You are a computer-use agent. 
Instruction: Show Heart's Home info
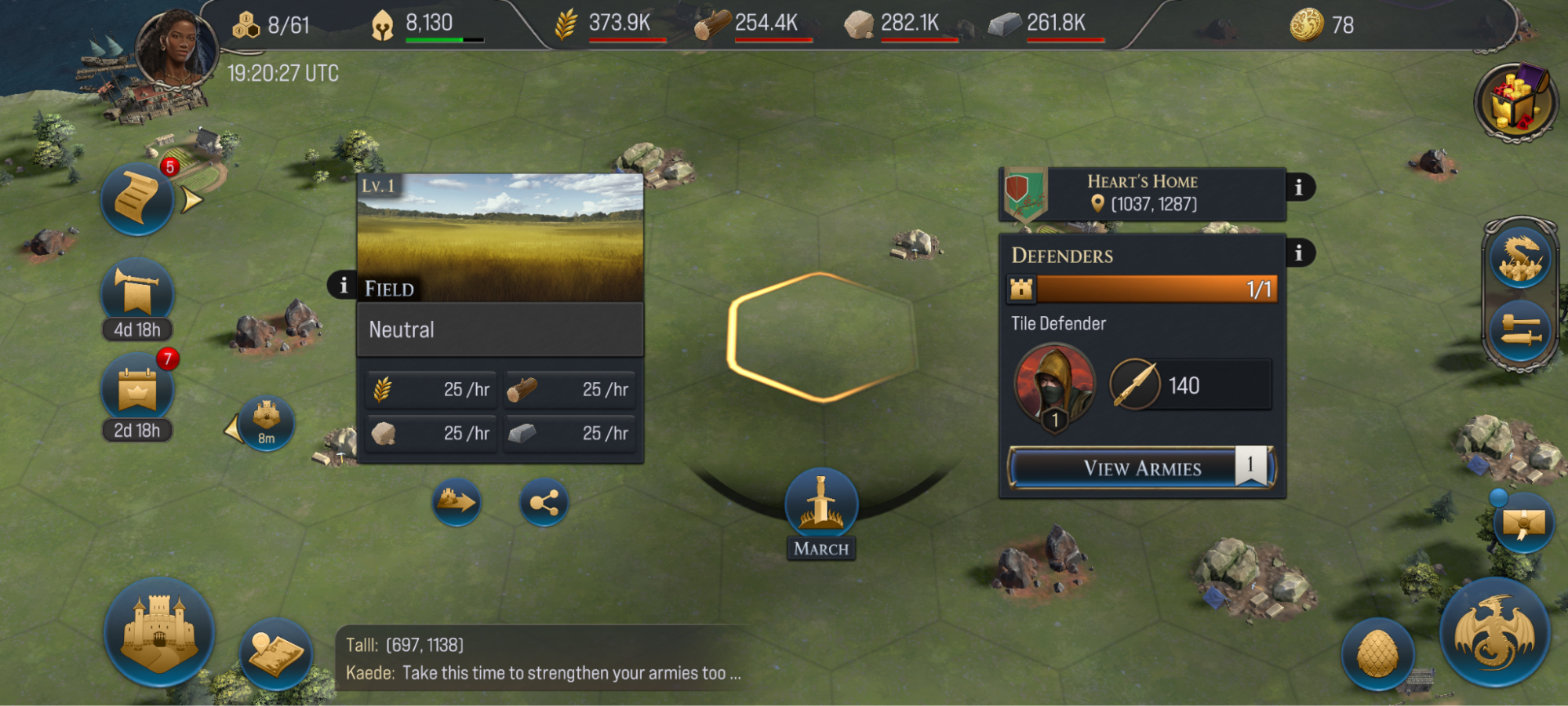click(x=1299, y=187)
